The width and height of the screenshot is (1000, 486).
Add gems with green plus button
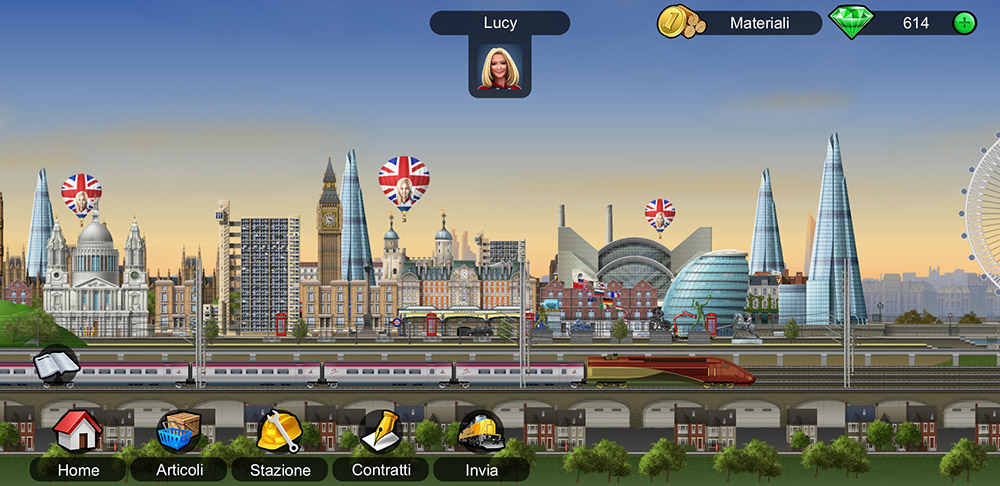pos(964,23)
